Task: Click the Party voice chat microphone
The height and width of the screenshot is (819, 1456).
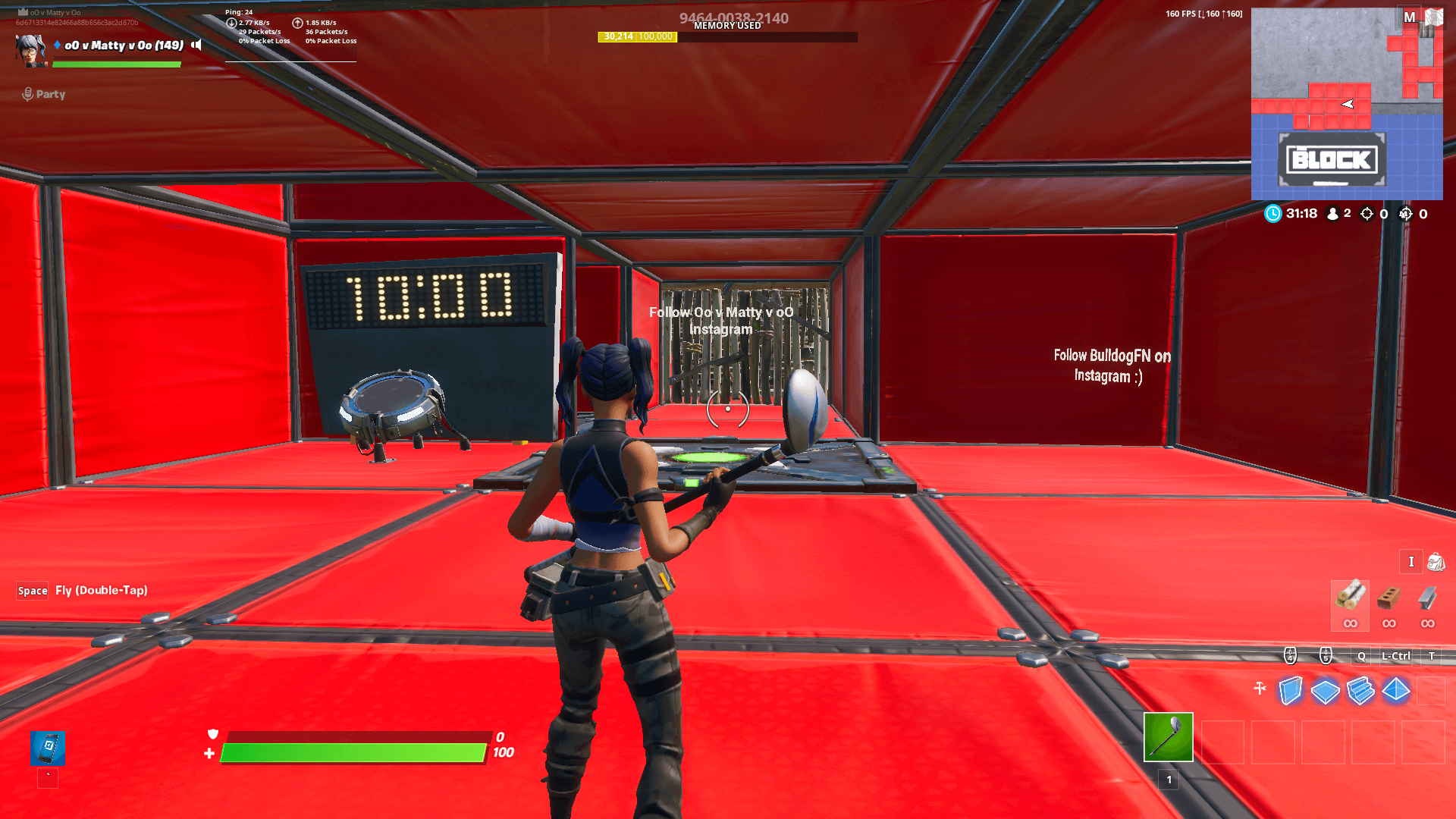Action: coord(28,94)
